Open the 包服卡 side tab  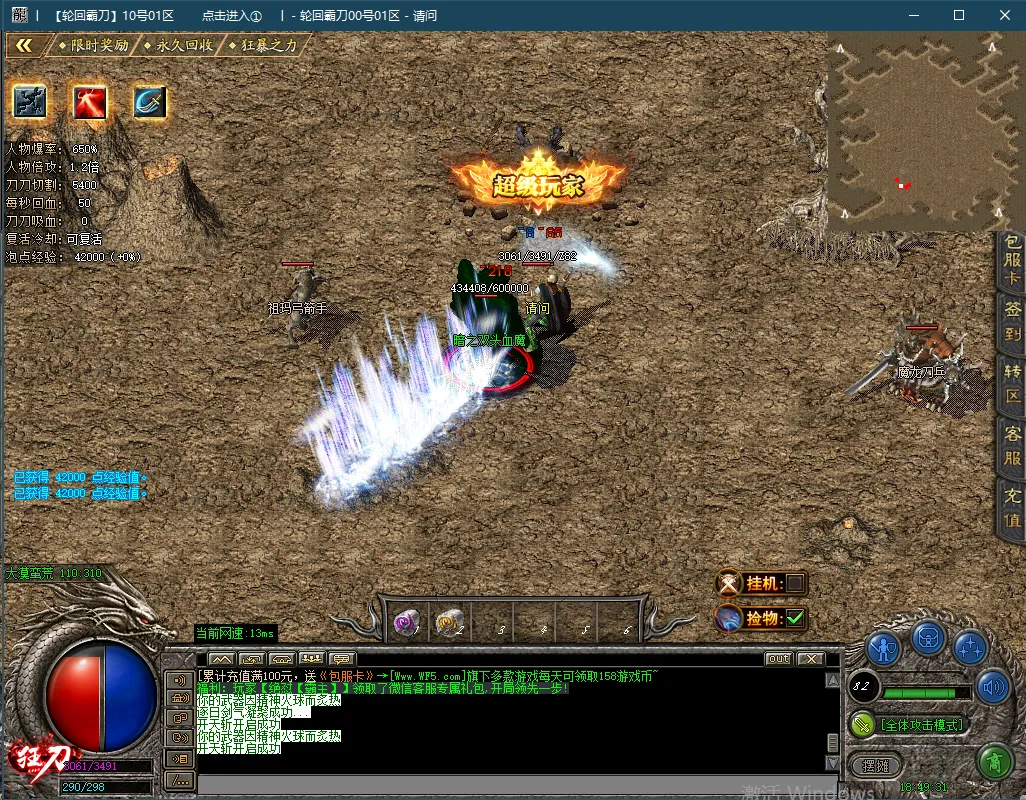tap(1012, 261)
